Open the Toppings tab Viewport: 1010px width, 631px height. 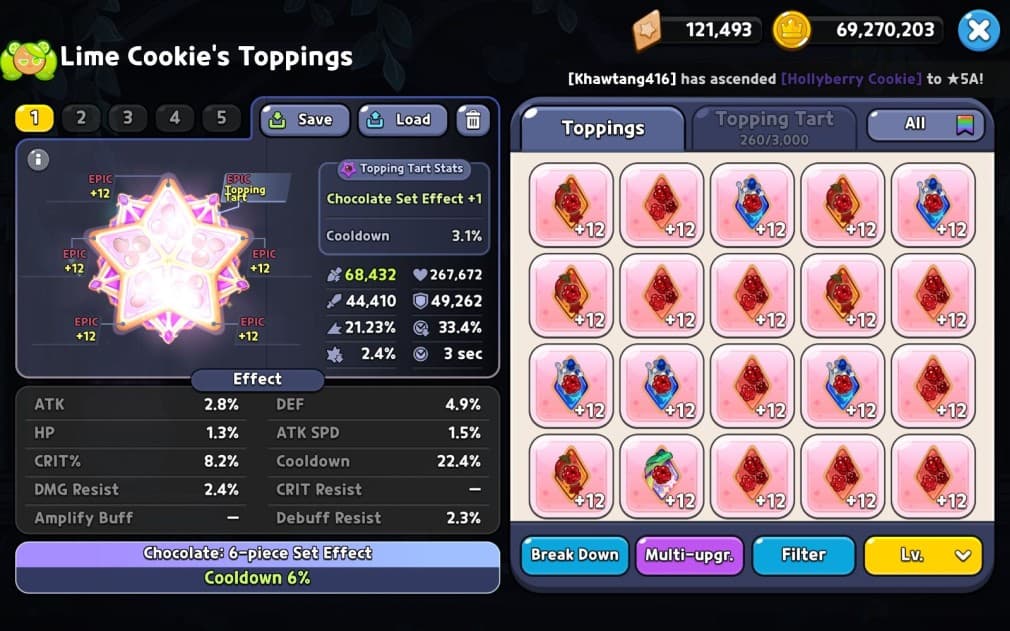click(602, 128)
